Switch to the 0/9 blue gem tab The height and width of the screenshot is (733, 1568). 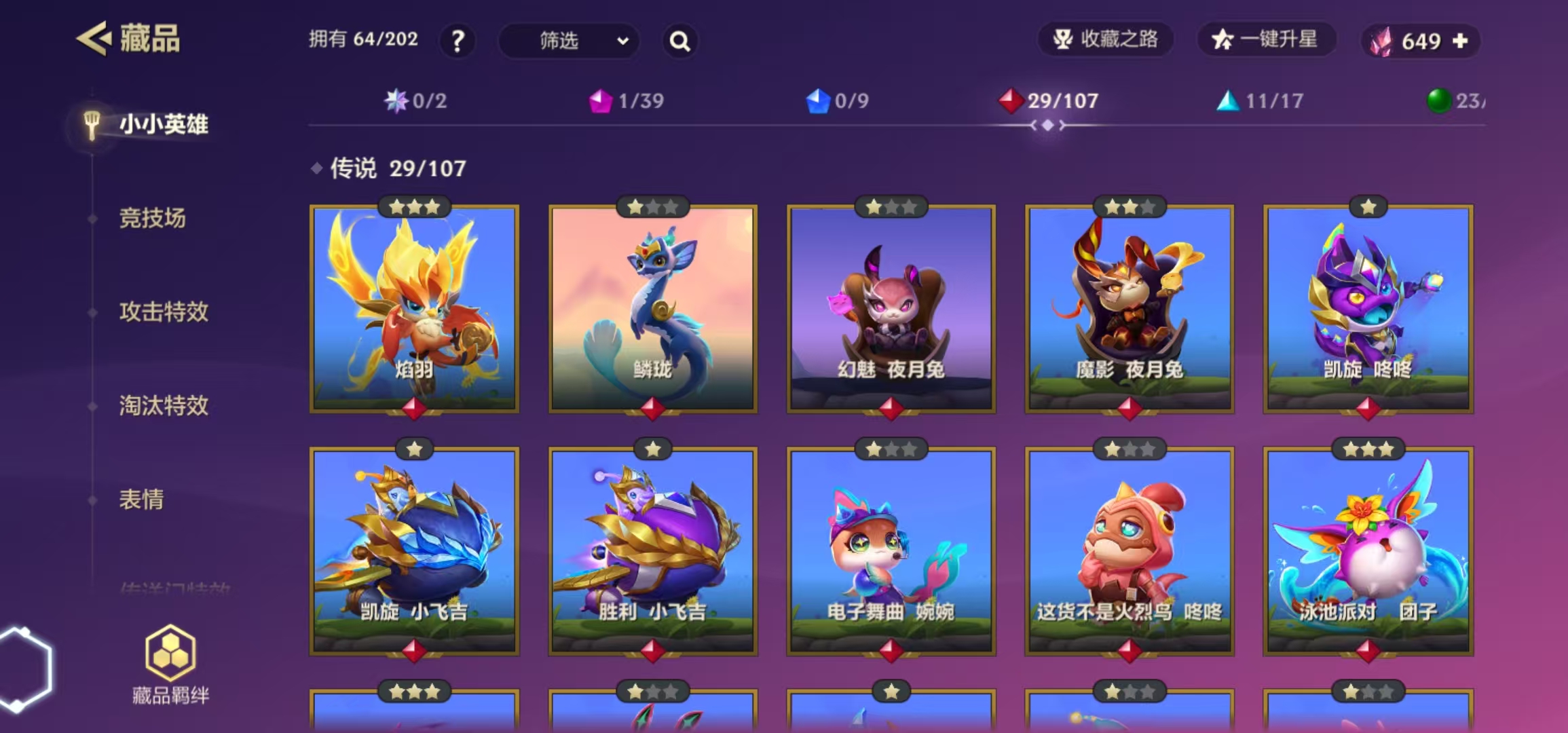[x=838, y=101]
